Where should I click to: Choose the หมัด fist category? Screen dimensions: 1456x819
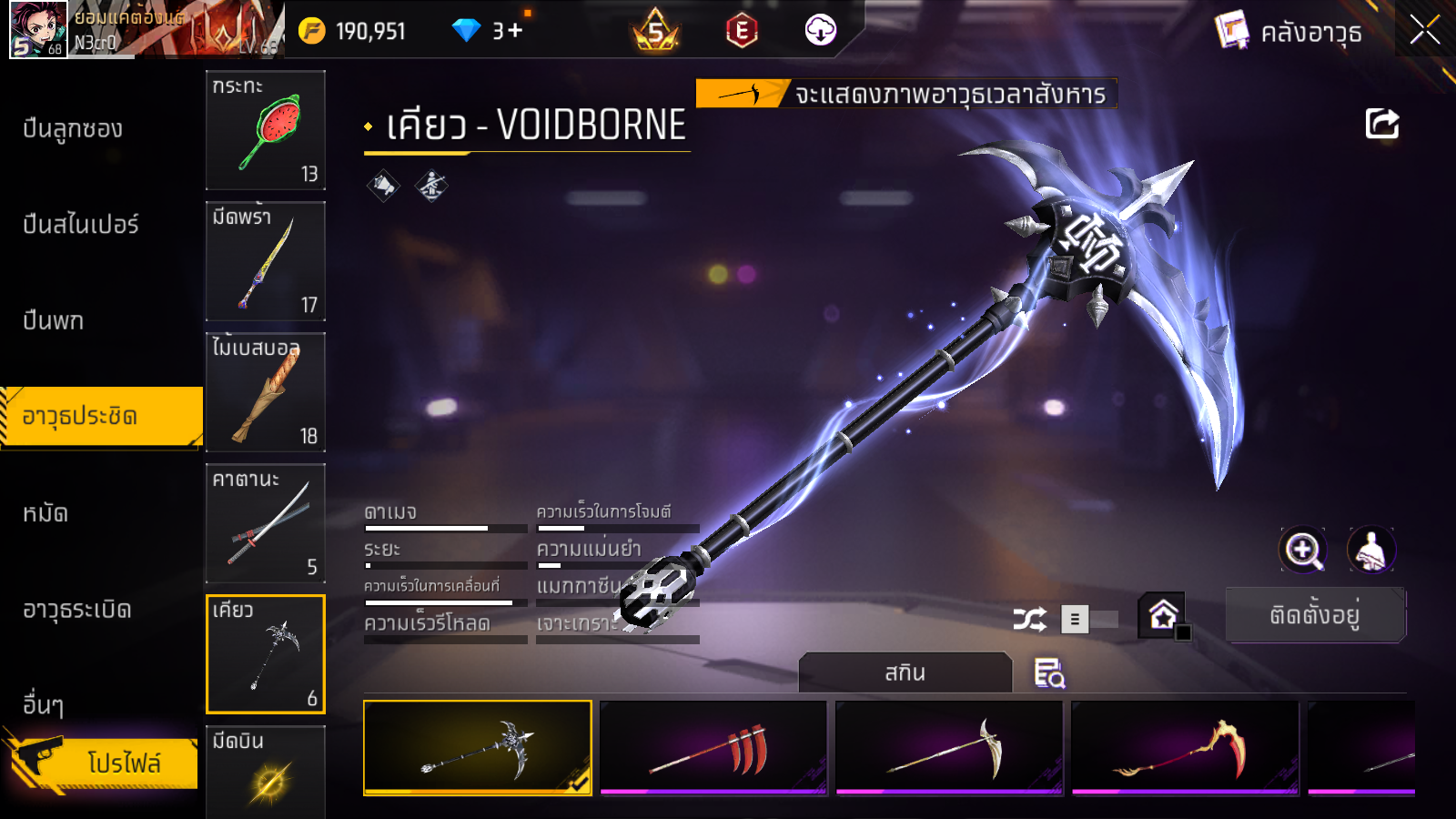tap(45, 513)
